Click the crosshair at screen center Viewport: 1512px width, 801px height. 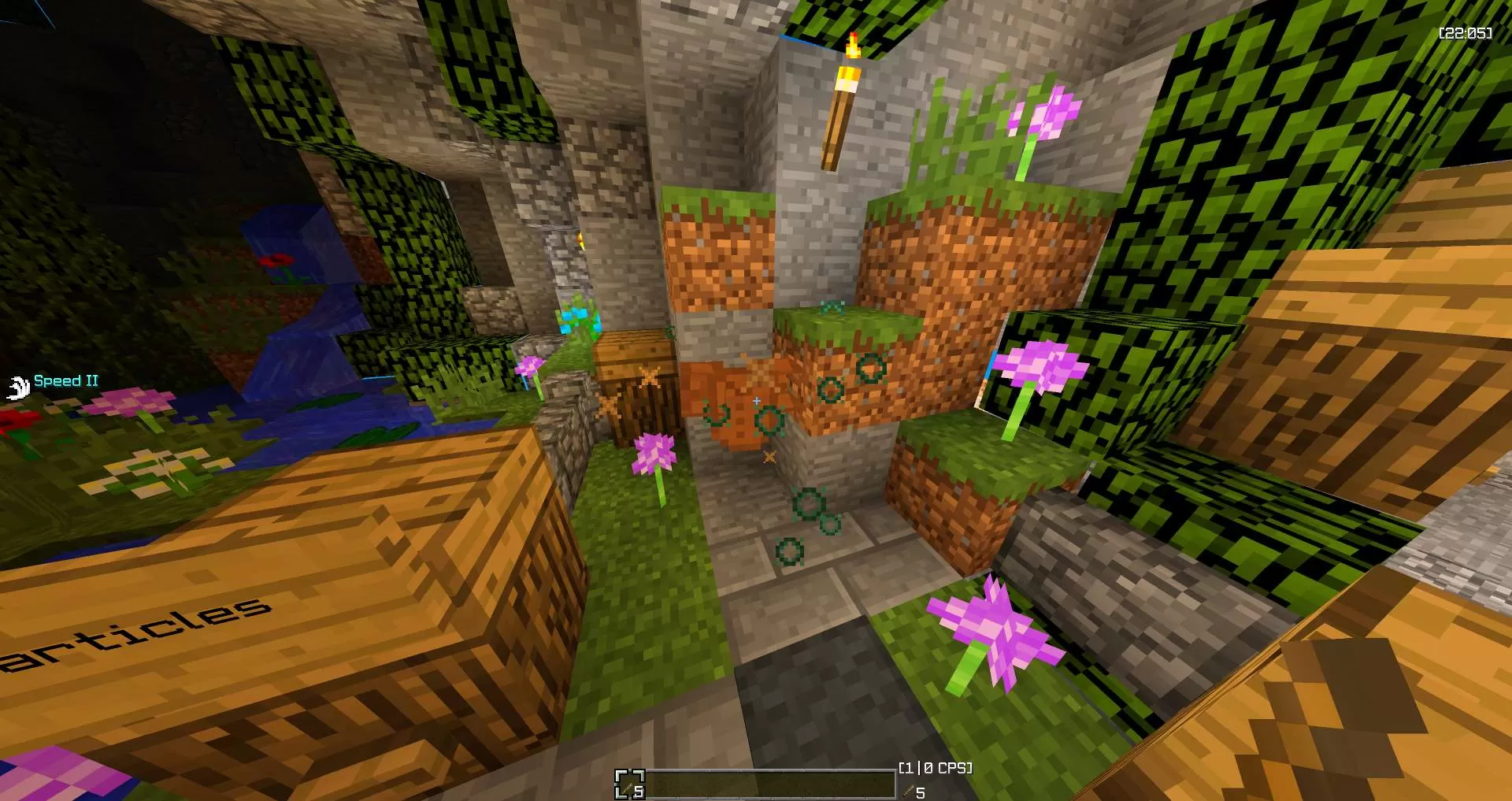coord(756,400)
